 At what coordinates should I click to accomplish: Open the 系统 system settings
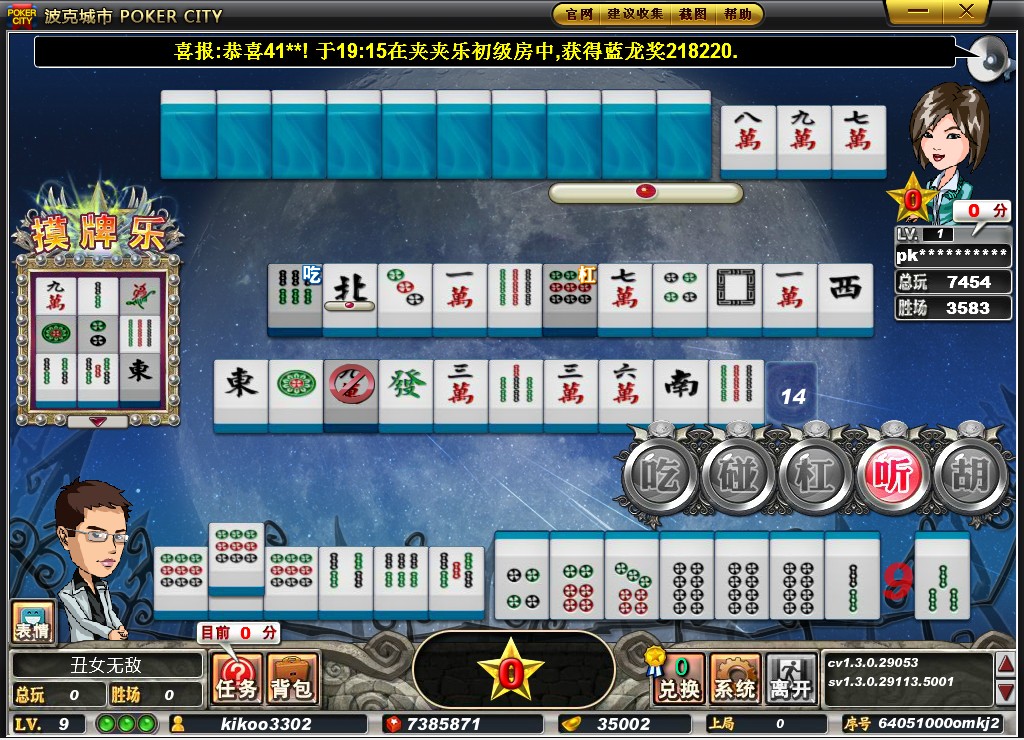pyautogui.click(x=735, y=679)
